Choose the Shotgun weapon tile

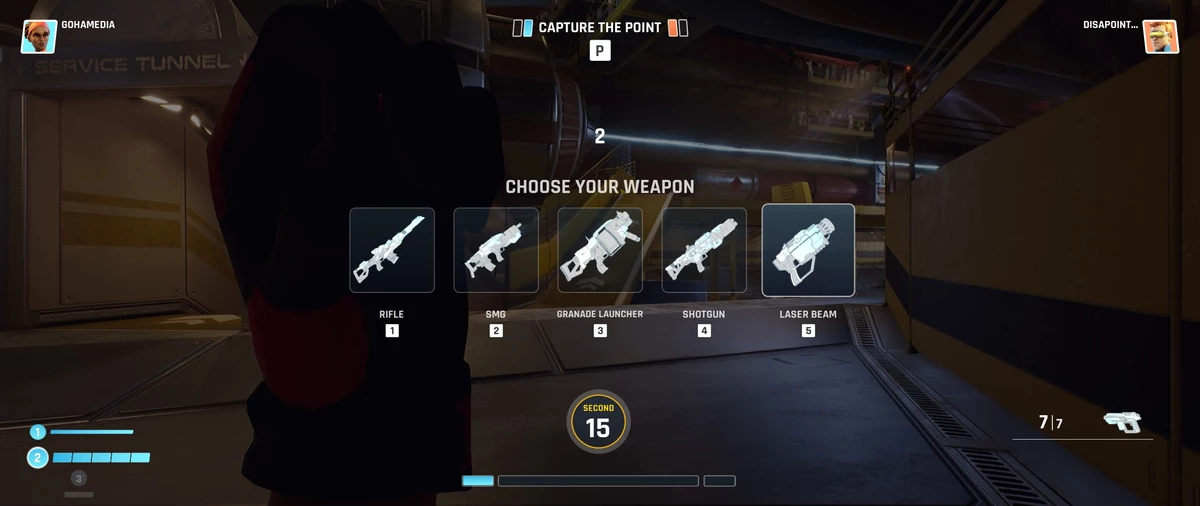tap(704, 250)
